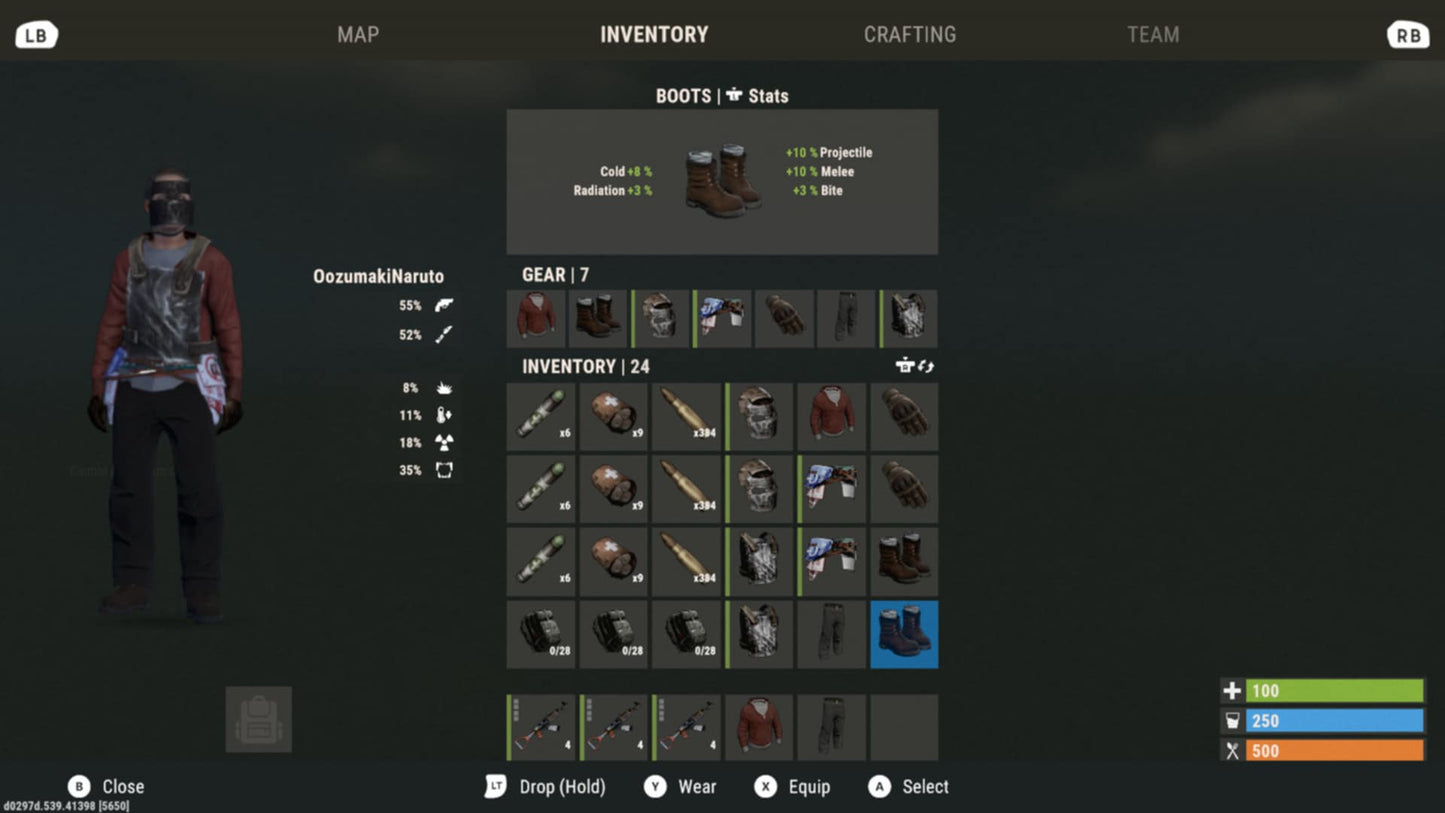Show the Team tab
This screenshot has width=1445, height=813.
click(1153, 35)
